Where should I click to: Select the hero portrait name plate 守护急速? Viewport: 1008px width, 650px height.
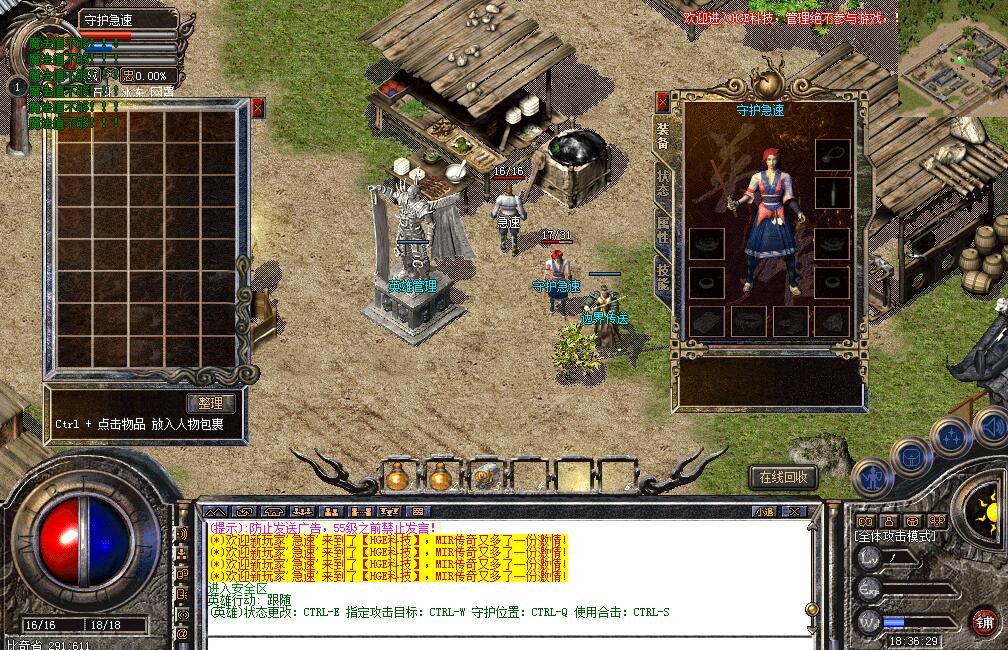pyautogui.click(x=120, y=19)
